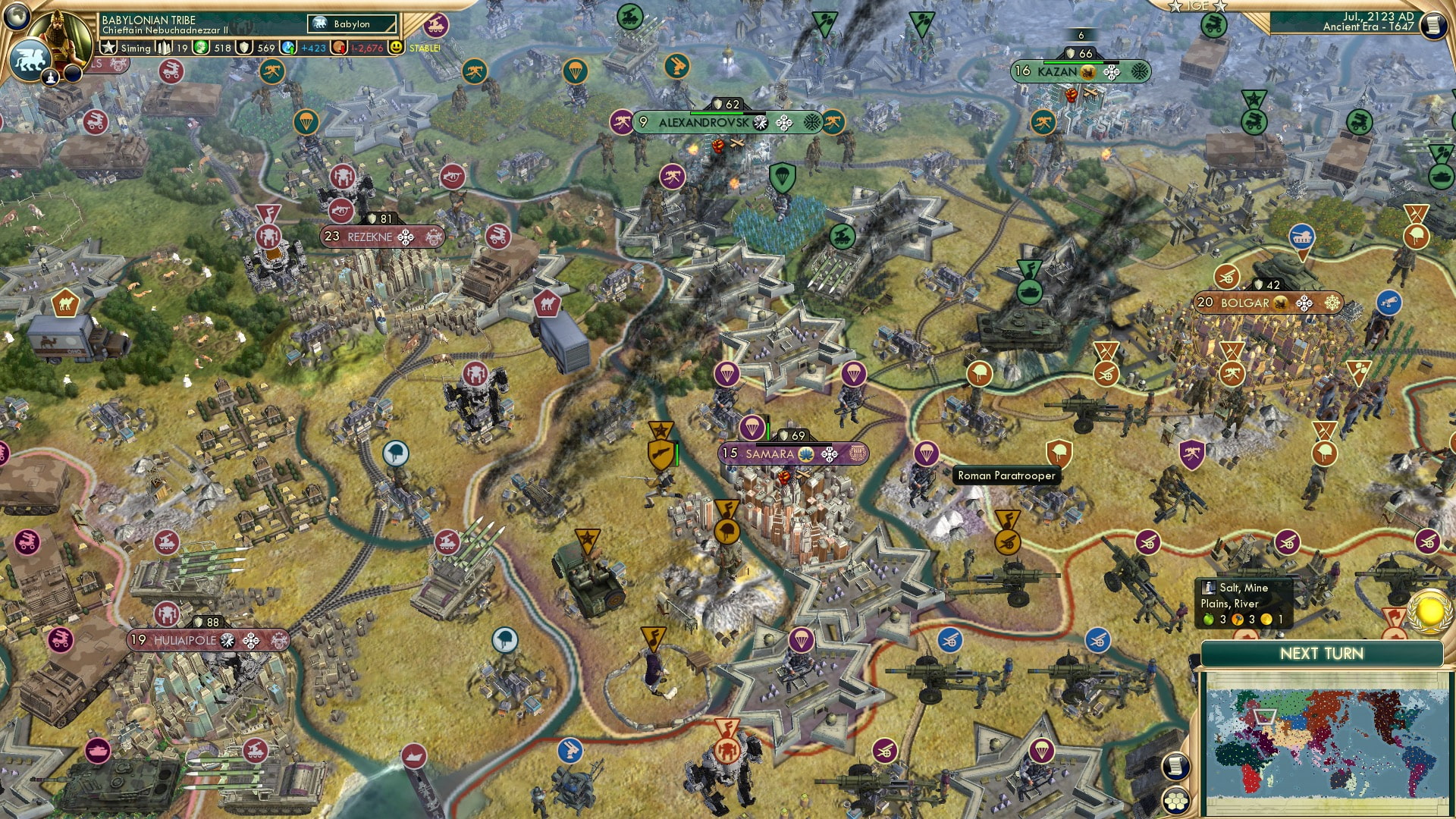Toggle the snowflake icon on Bolgar's banner
The height and width of the screenshot is (819, 1456).
click(x=1332, y=303)
